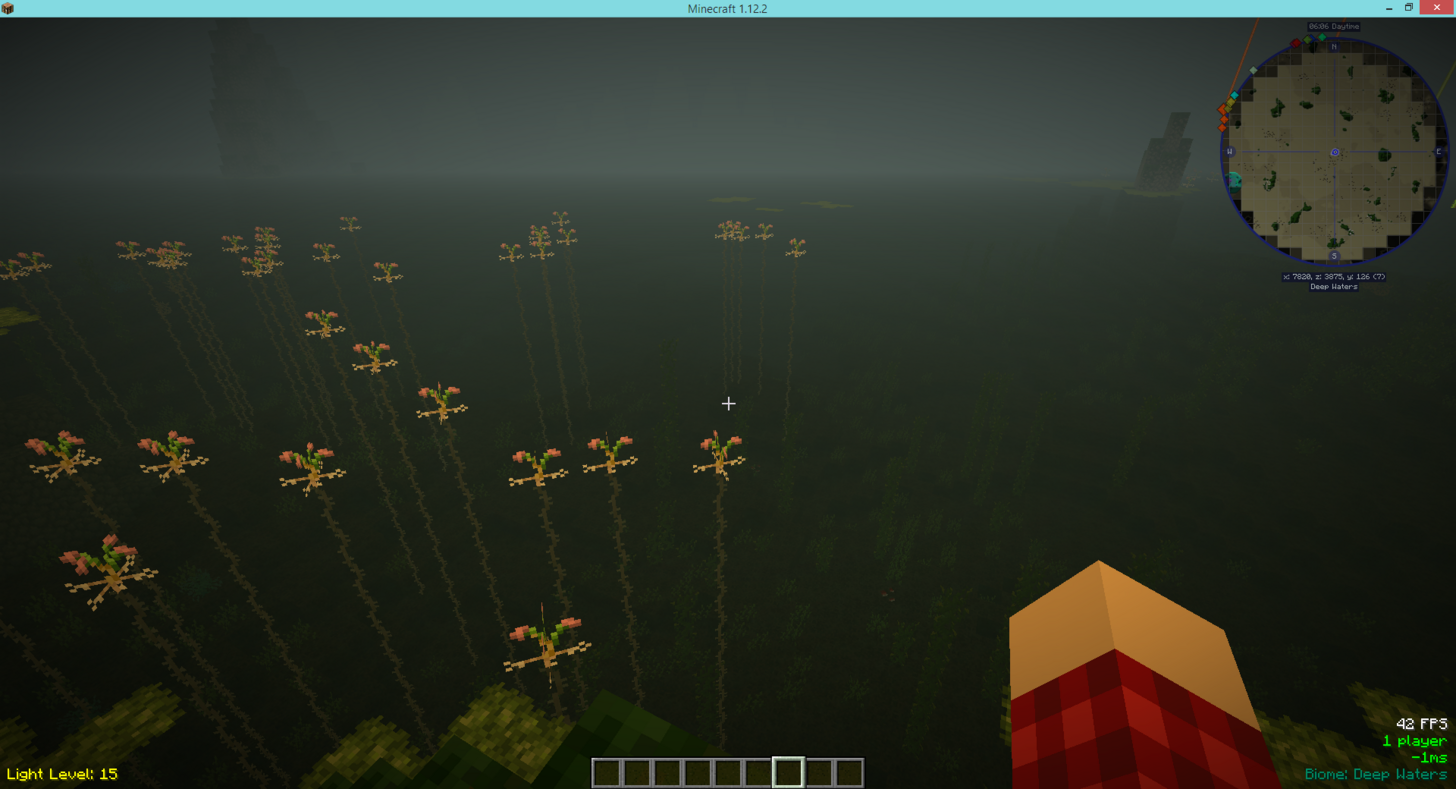Click an orange waypoint marker on the minimap
The width and height of the screenshot is (1456, 789).
point(1223,109)
